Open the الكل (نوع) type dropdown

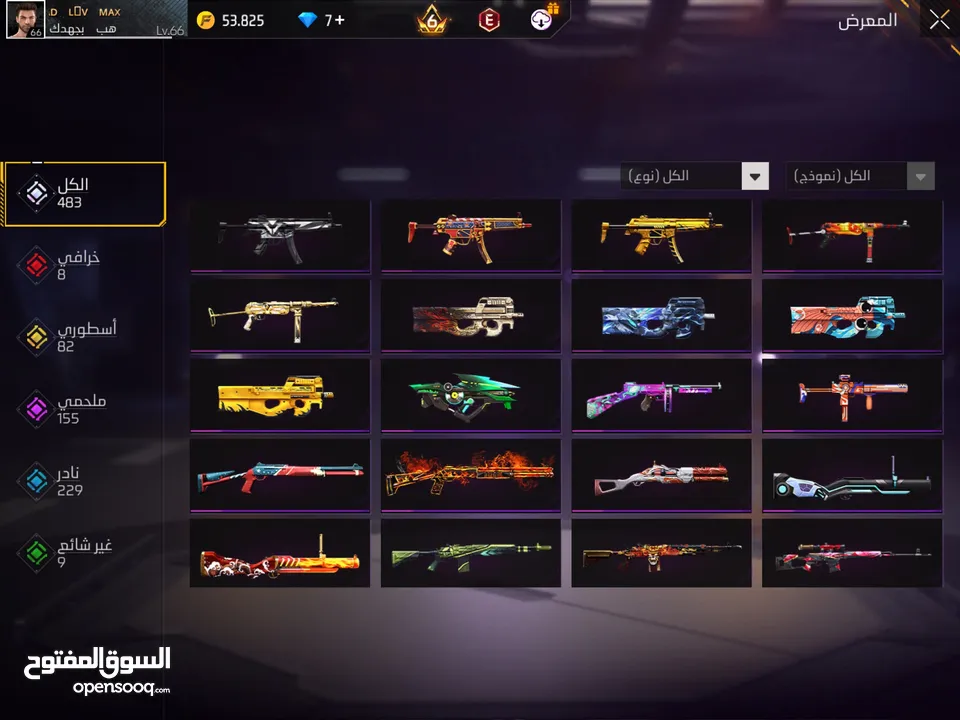pos(694,177)
